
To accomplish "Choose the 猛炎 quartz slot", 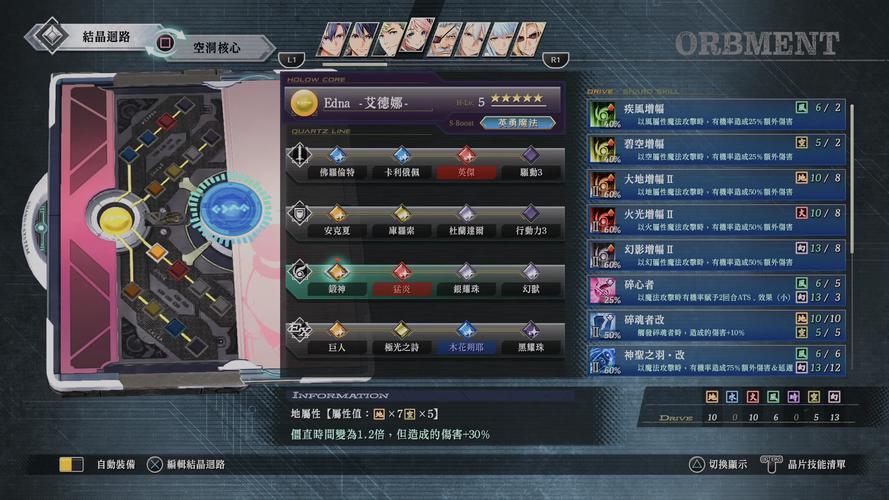I will click(400, 289).
